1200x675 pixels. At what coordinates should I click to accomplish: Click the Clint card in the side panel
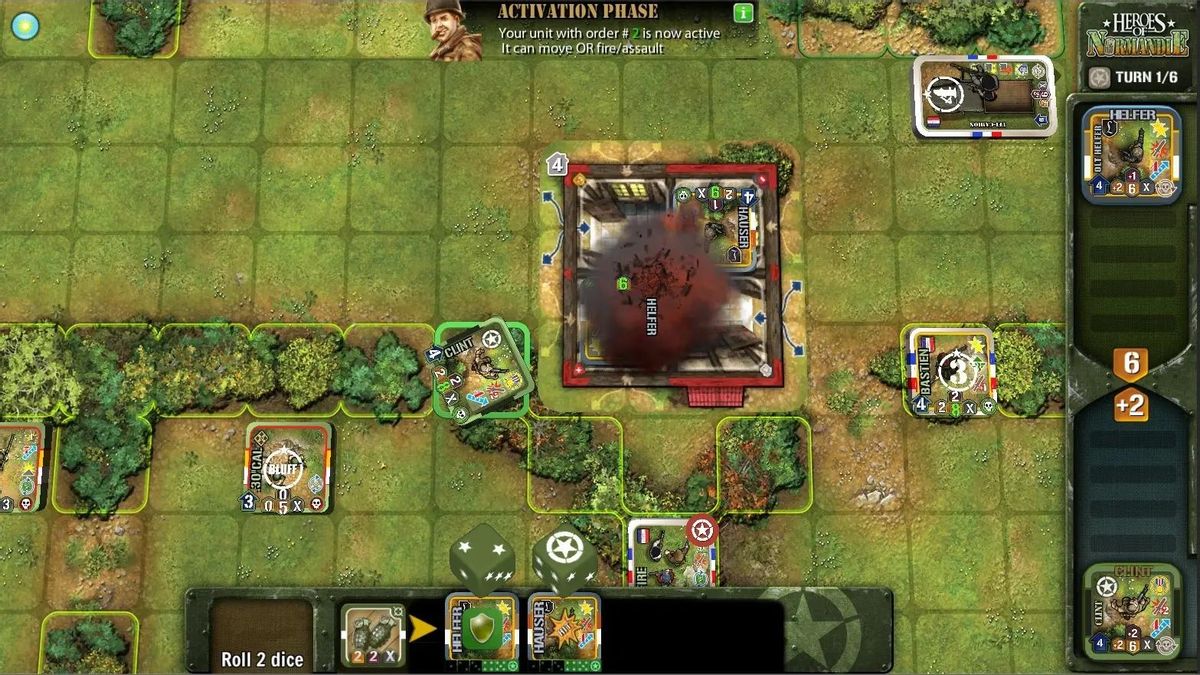pyautogui.click(x=1131, y=611)
